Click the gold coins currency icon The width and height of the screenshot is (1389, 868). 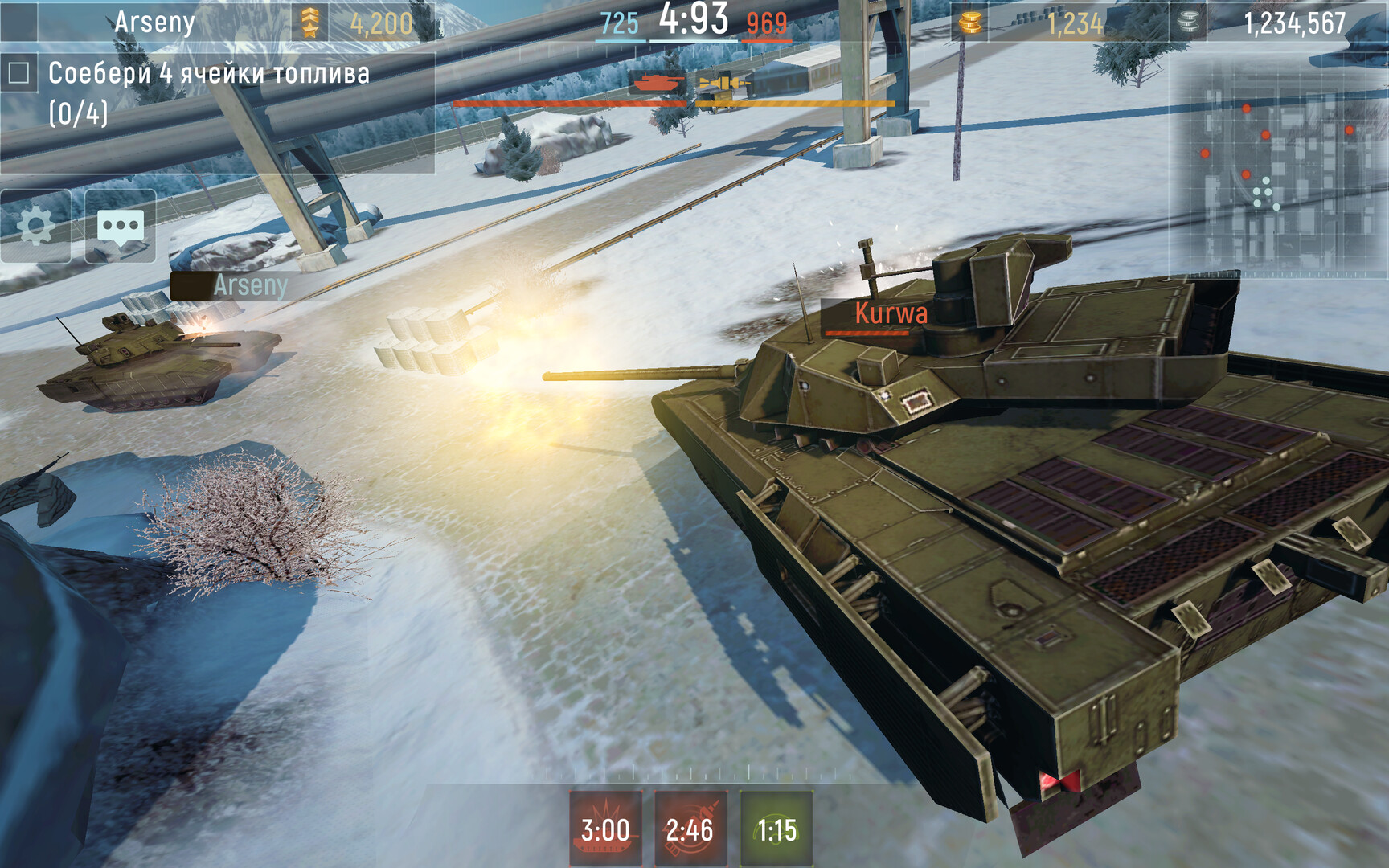pos(969,24)
